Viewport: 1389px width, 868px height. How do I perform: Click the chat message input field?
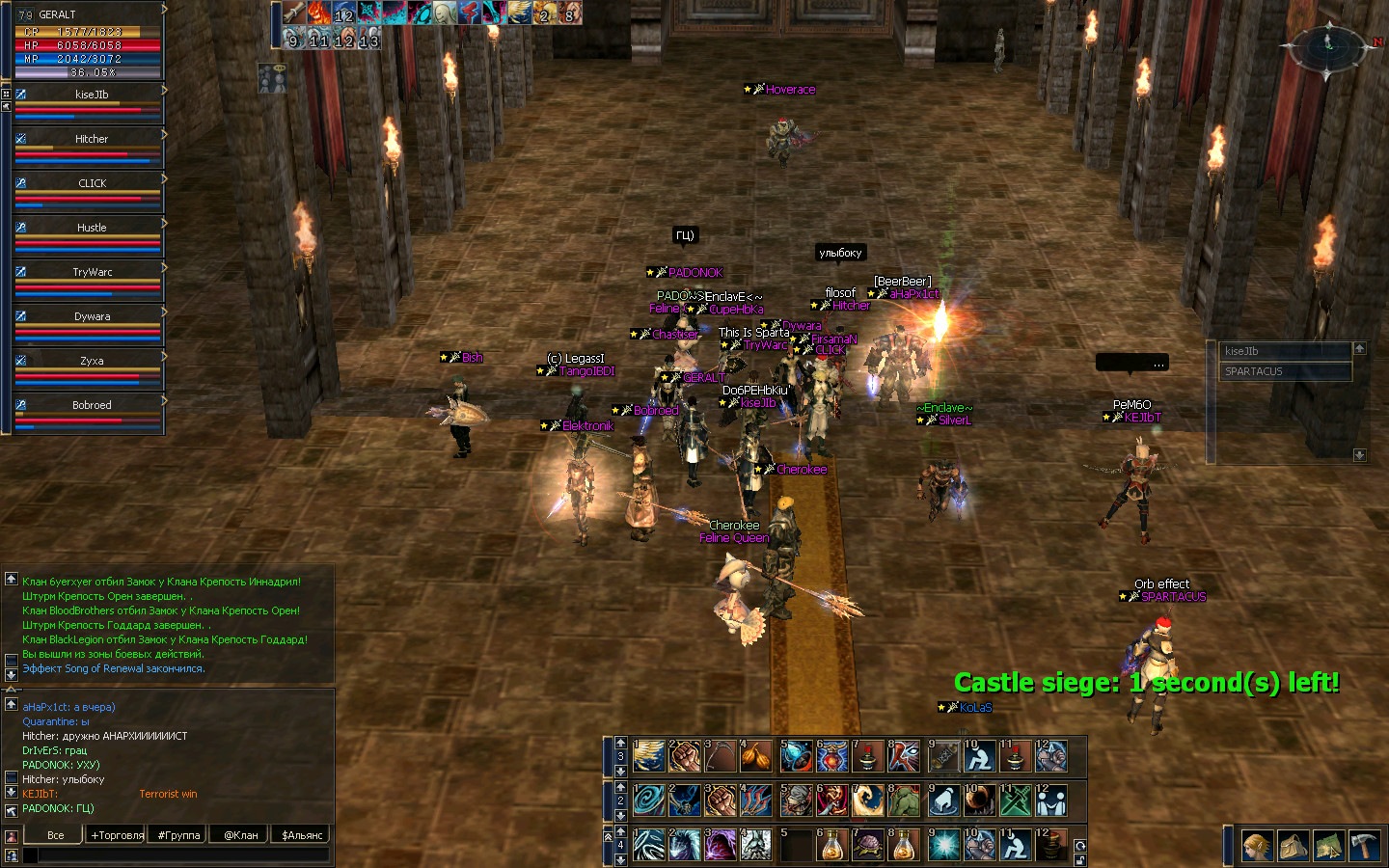[183, 854]
